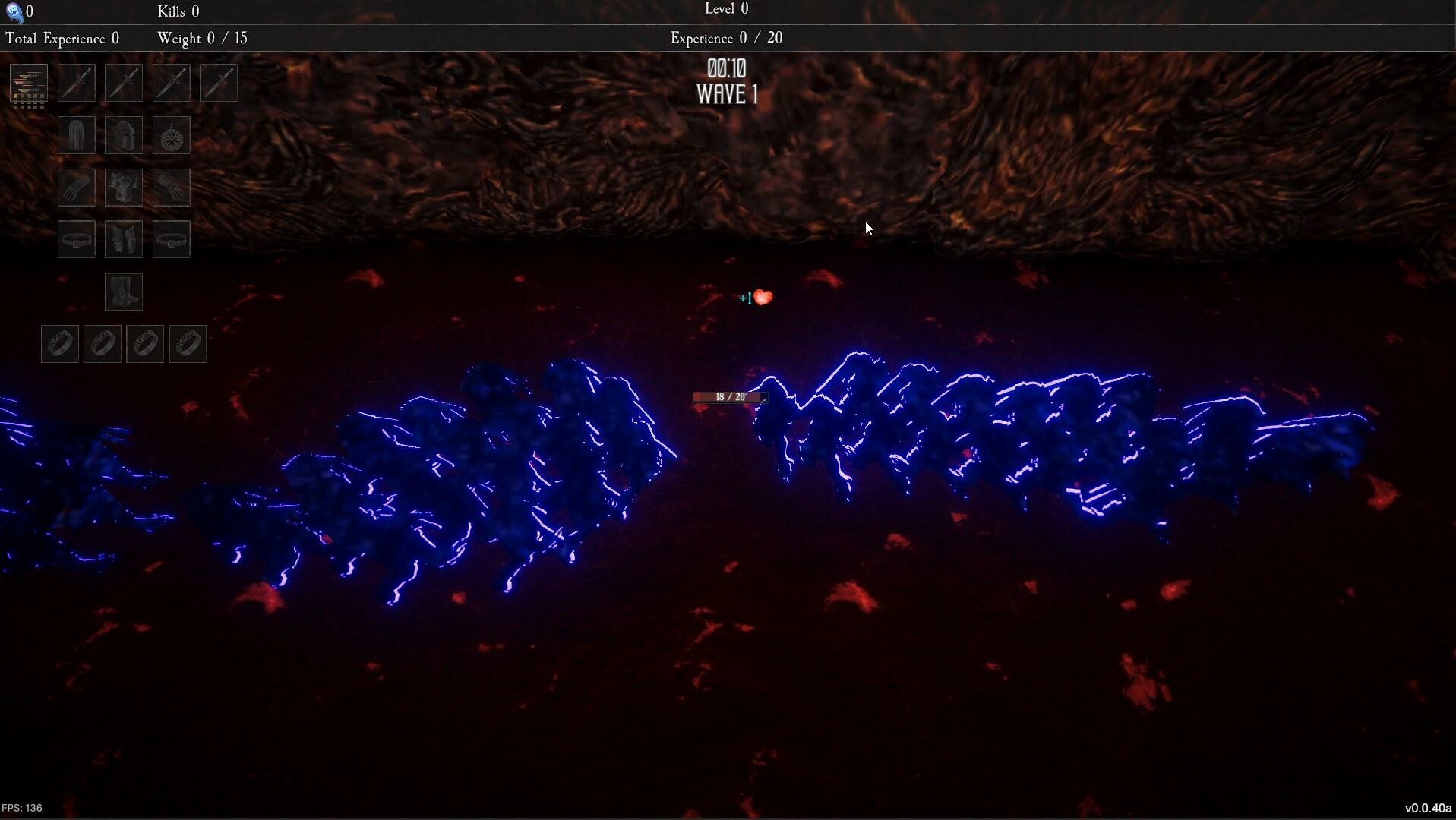
Task: Select the left gauntlet slot
Action: (x=76, y=187)
